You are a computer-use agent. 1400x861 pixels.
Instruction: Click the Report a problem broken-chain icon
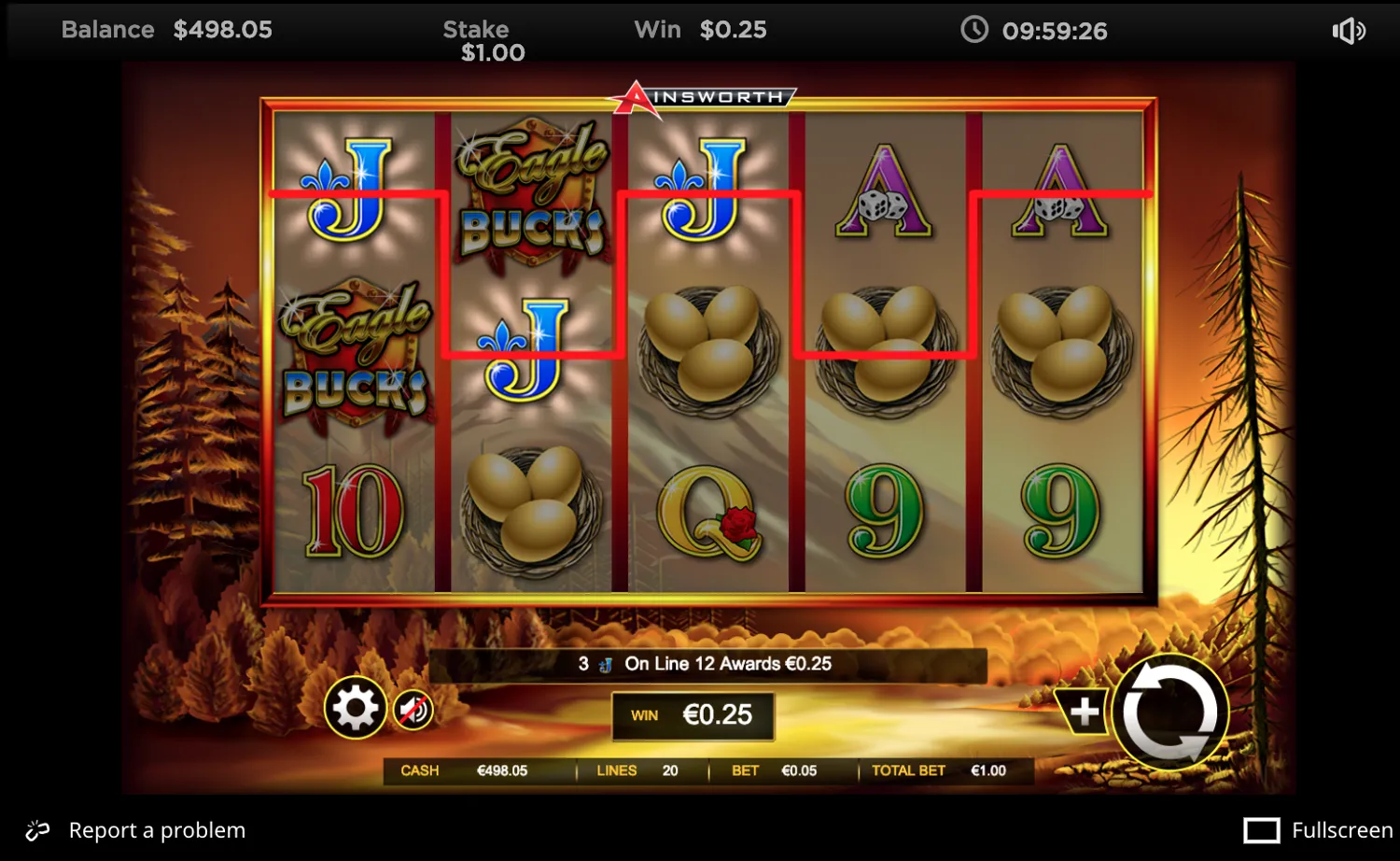point(37,829)
